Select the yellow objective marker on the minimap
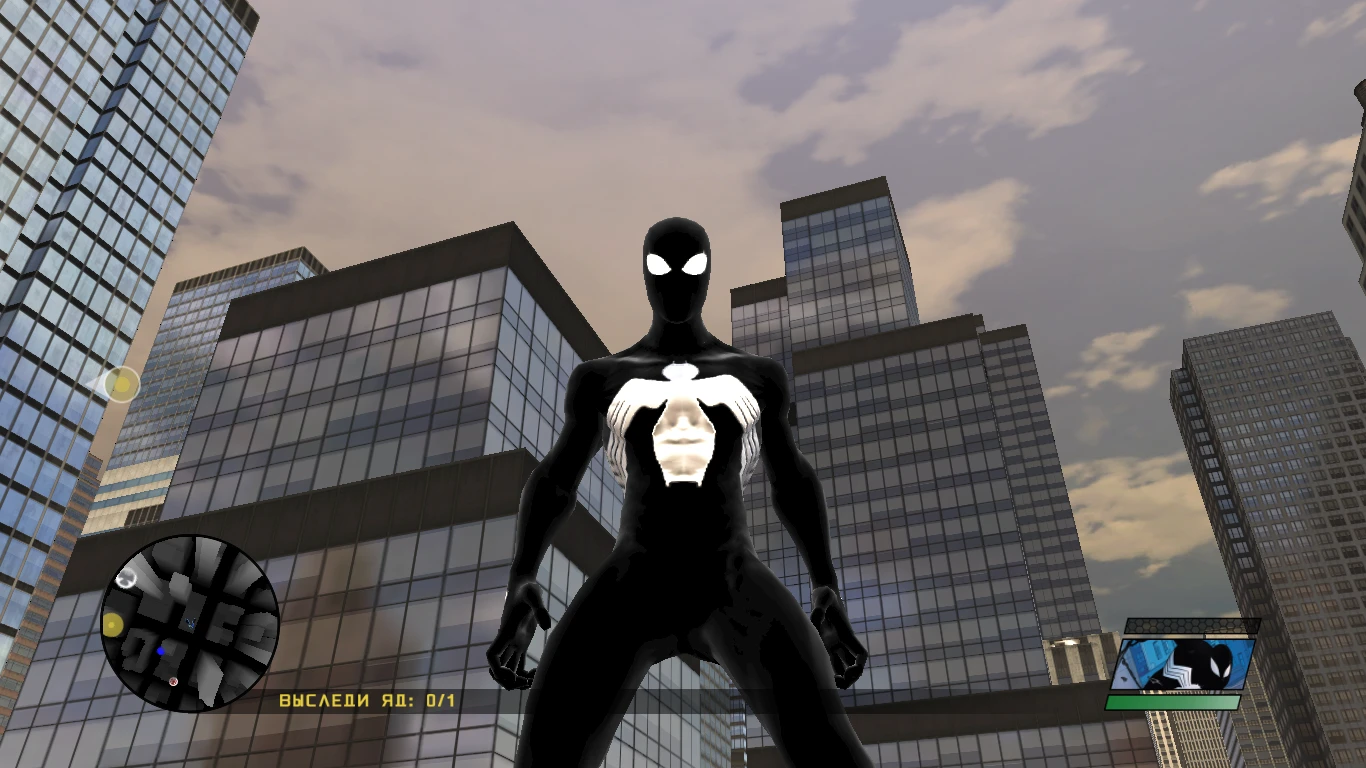Screen dimensions: 1366x768 (x=112, y=625)
